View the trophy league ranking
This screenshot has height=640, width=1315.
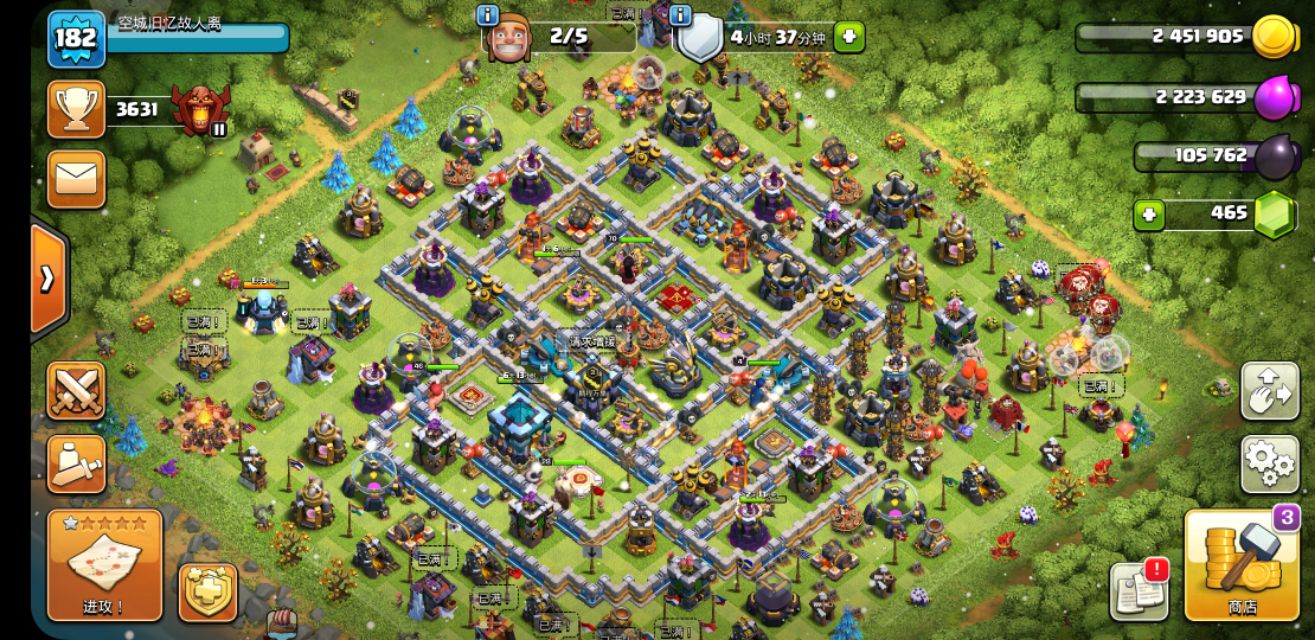click(76, 109)
